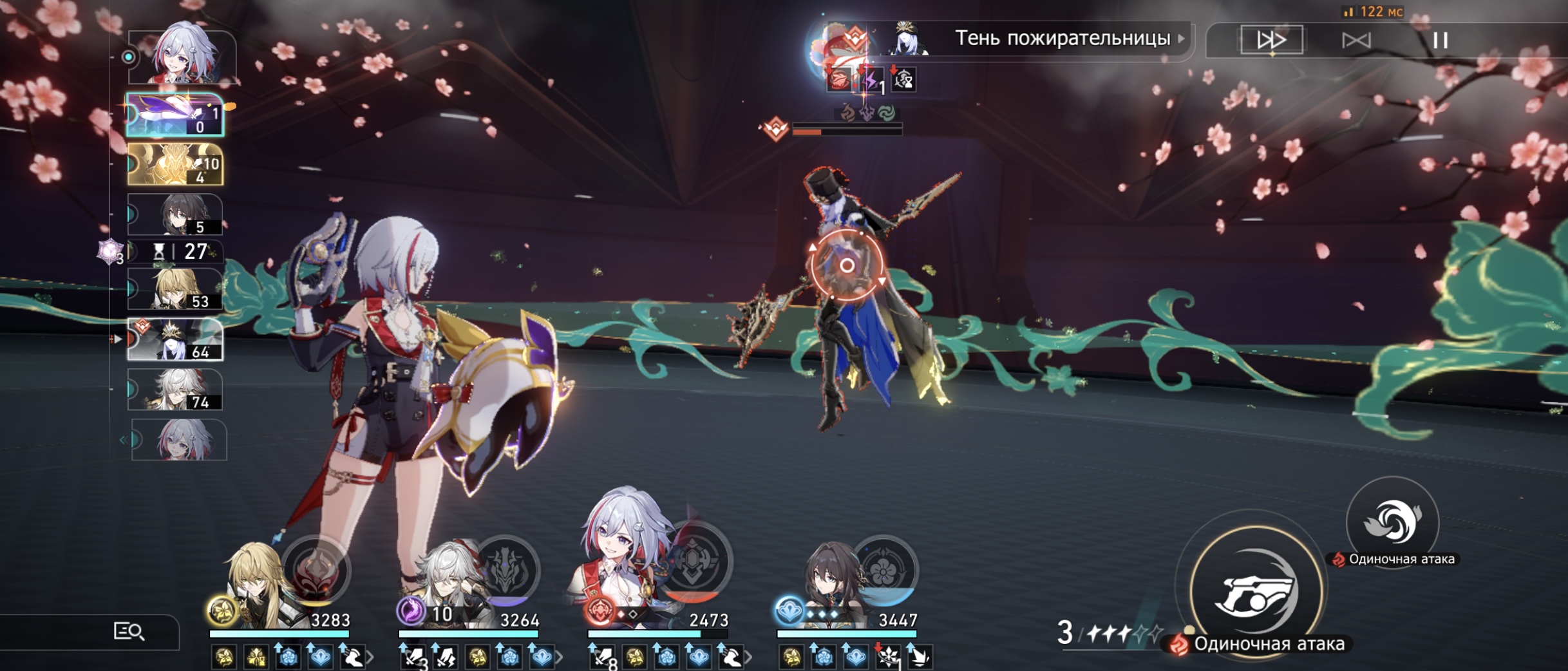Screen dimensions: 1568x671
Task: Toggle the auto-battle button
Action: (1356, 41)
